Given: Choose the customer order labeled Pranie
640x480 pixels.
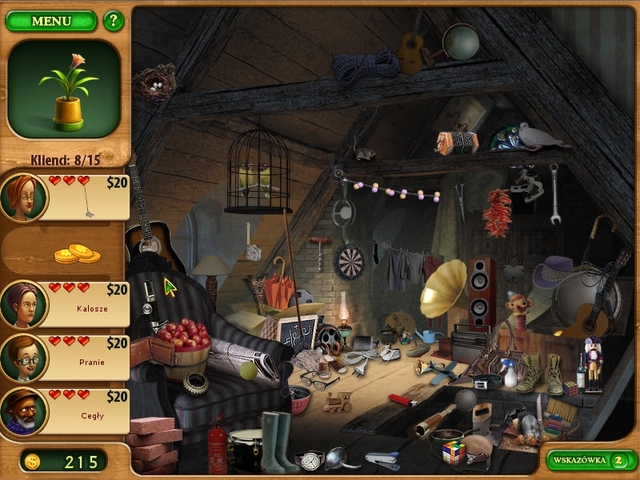Looking at the screenshot, I should click(x=66, y=357).
